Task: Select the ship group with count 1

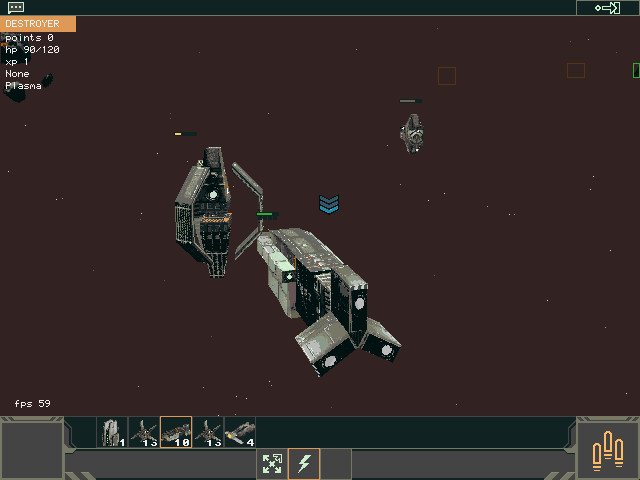Action: coord(112,432)
